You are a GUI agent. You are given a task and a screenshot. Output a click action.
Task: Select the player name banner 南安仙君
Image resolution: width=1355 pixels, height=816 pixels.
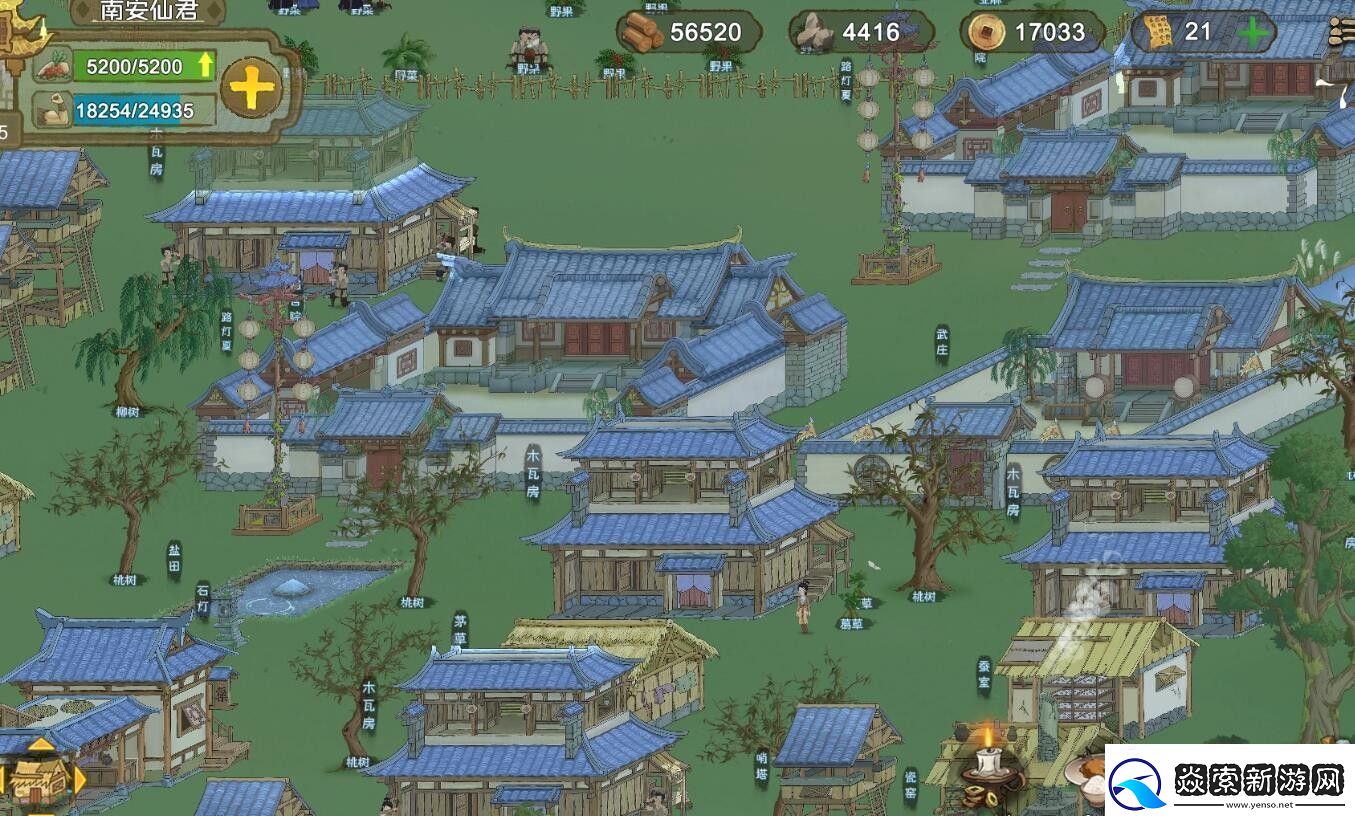pyautogui.click(x=149, y=12)
